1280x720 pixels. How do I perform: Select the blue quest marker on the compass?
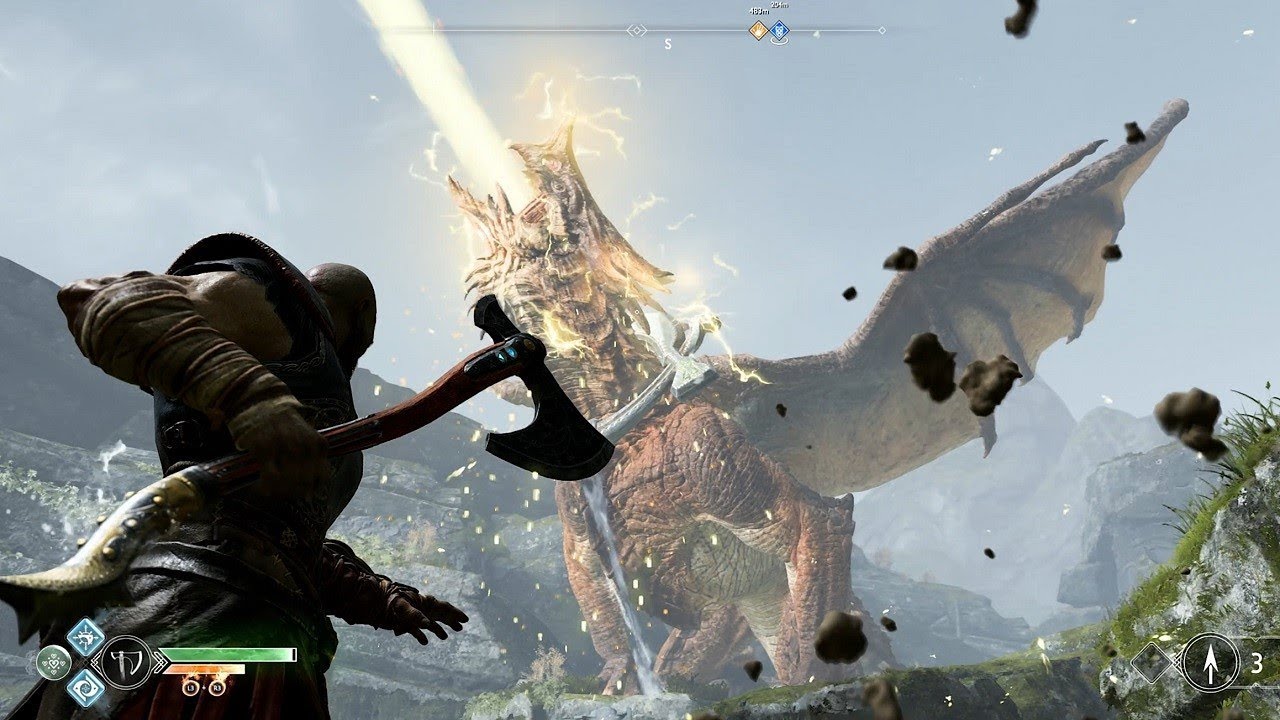click(x=779, y=30)
